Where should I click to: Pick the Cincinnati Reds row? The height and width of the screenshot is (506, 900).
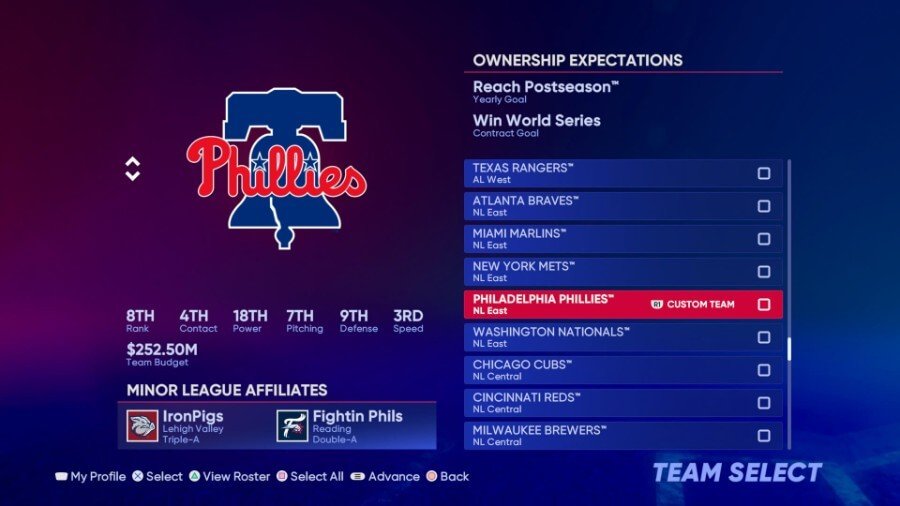point(600,403)
